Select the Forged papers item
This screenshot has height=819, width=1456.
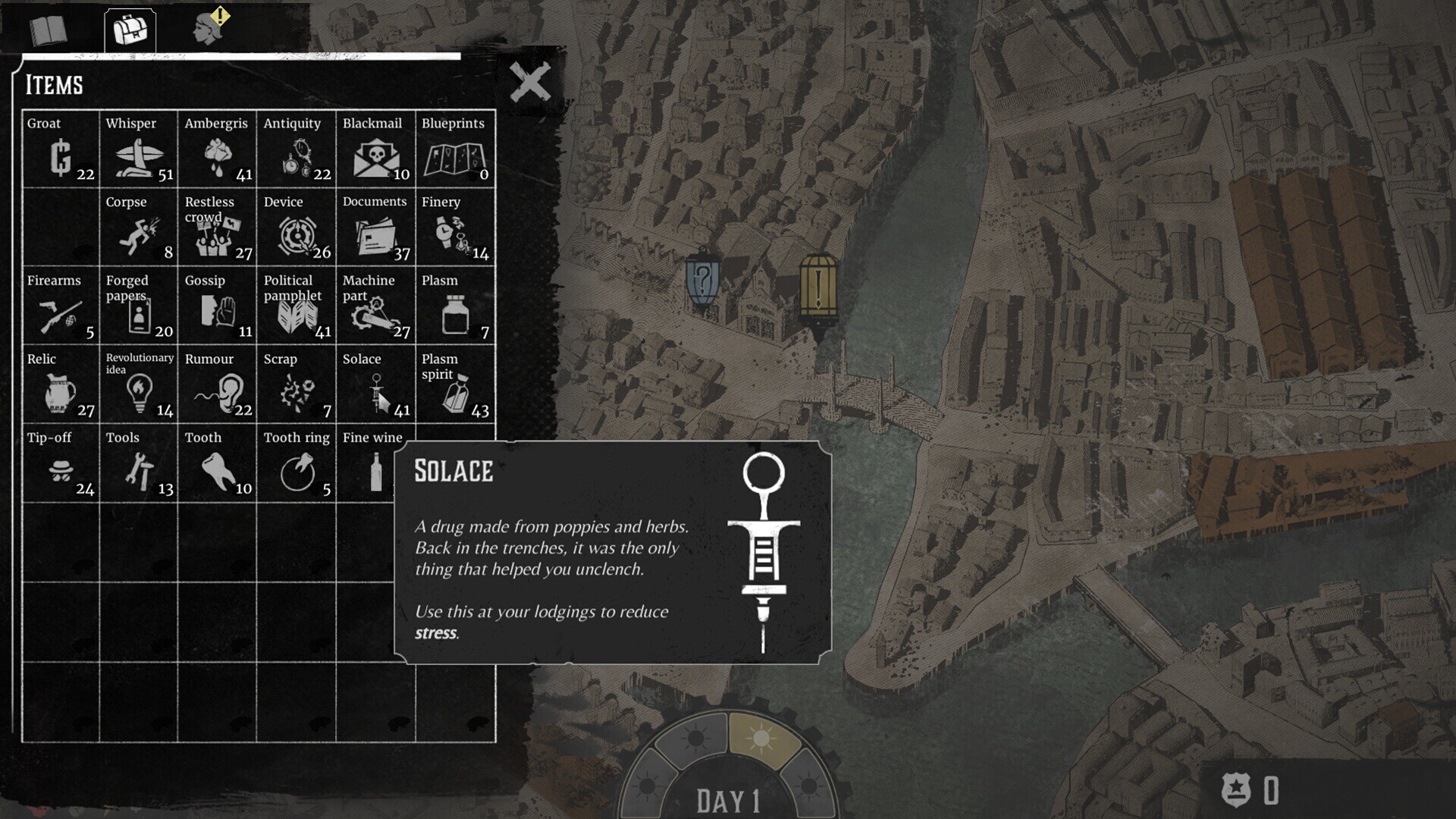click(x=139, y=306)
